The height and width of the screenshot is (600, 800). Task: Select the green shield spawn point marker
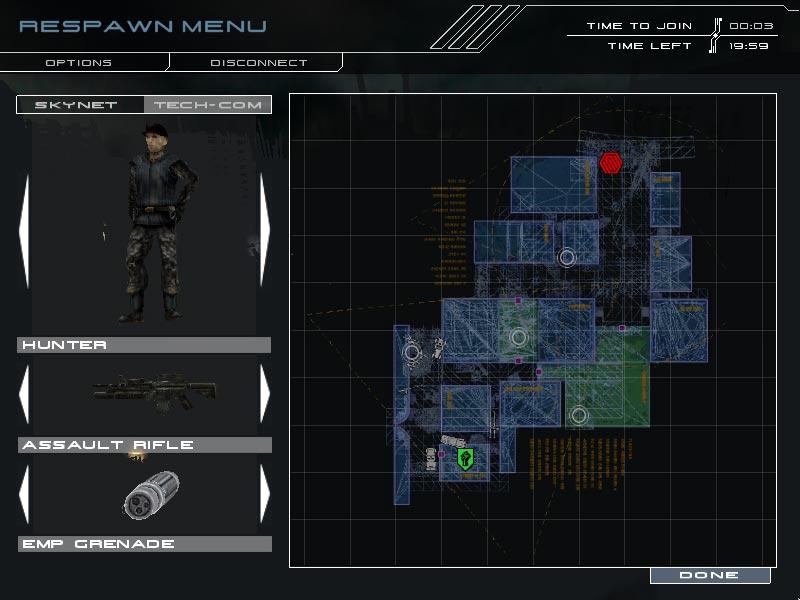(465, 458)
